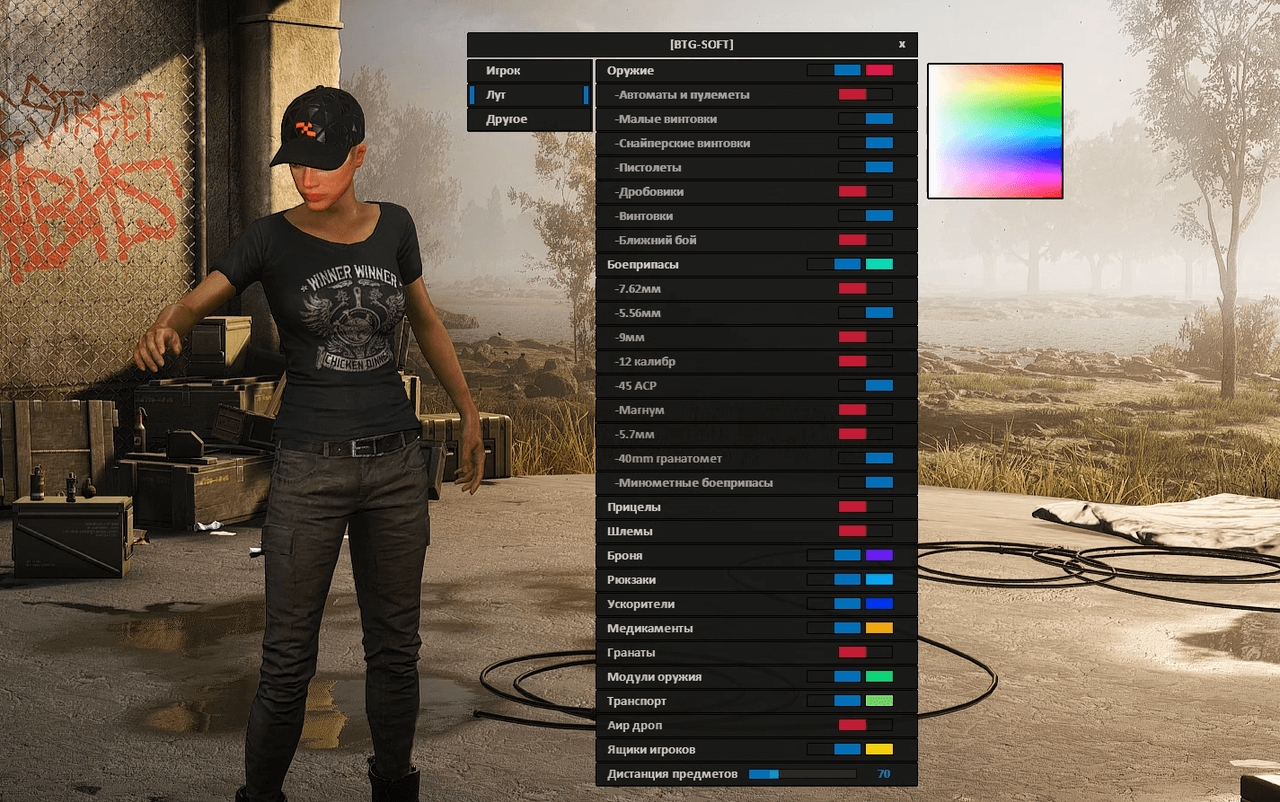Pick a color from the gradient picker
The image size is (1280, 802).
[x=995, y=130]
